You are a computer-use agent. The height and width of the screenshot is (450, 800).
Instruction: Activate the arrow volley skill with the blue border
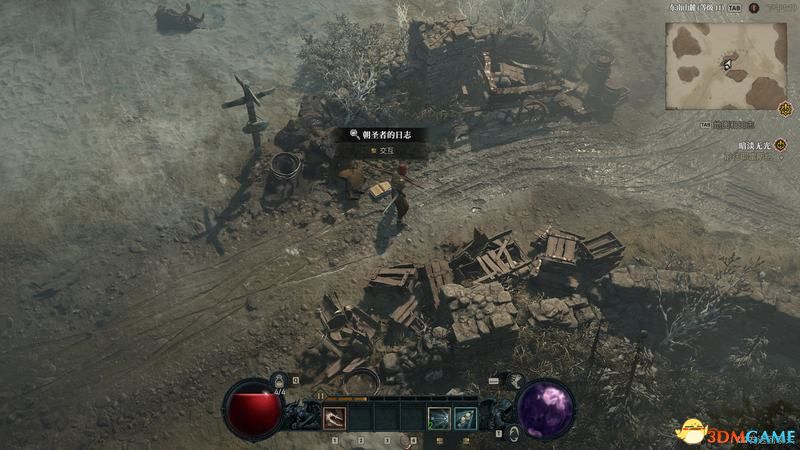464,418
